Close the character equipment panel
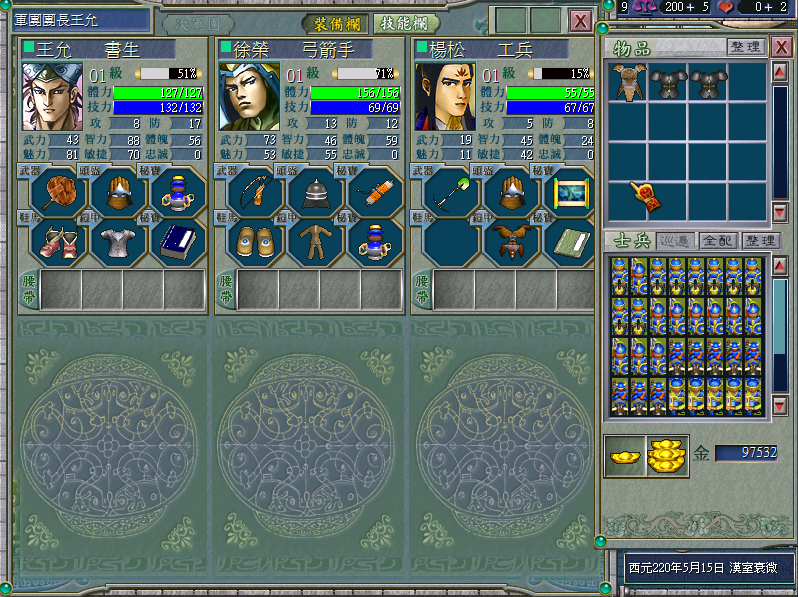 [x=580, y=21]
